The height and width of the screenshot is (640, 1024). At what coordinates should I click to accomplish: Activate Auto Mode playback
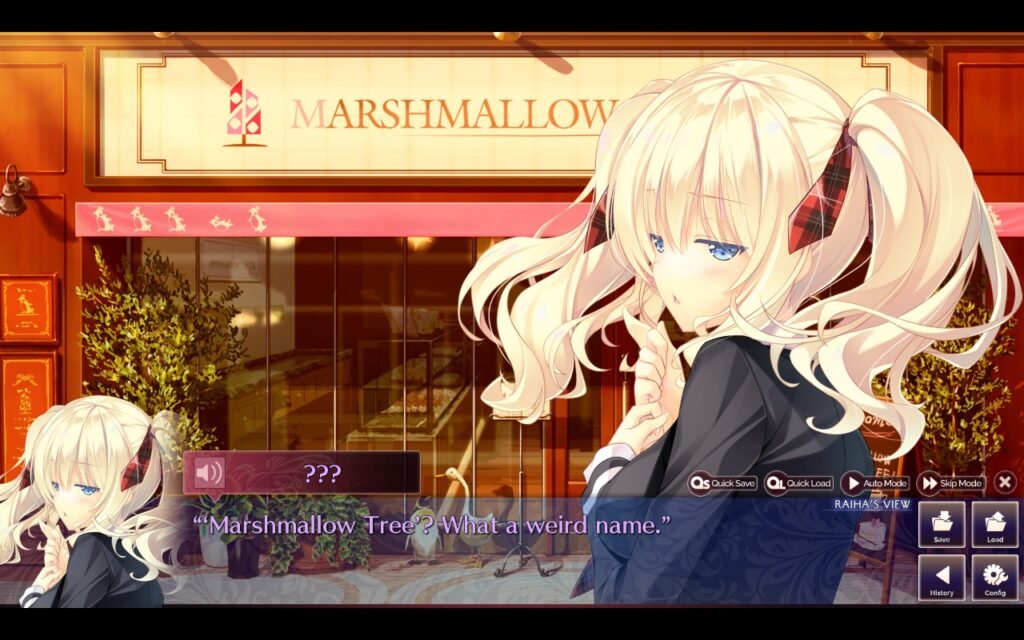click(x=875, y=483)
